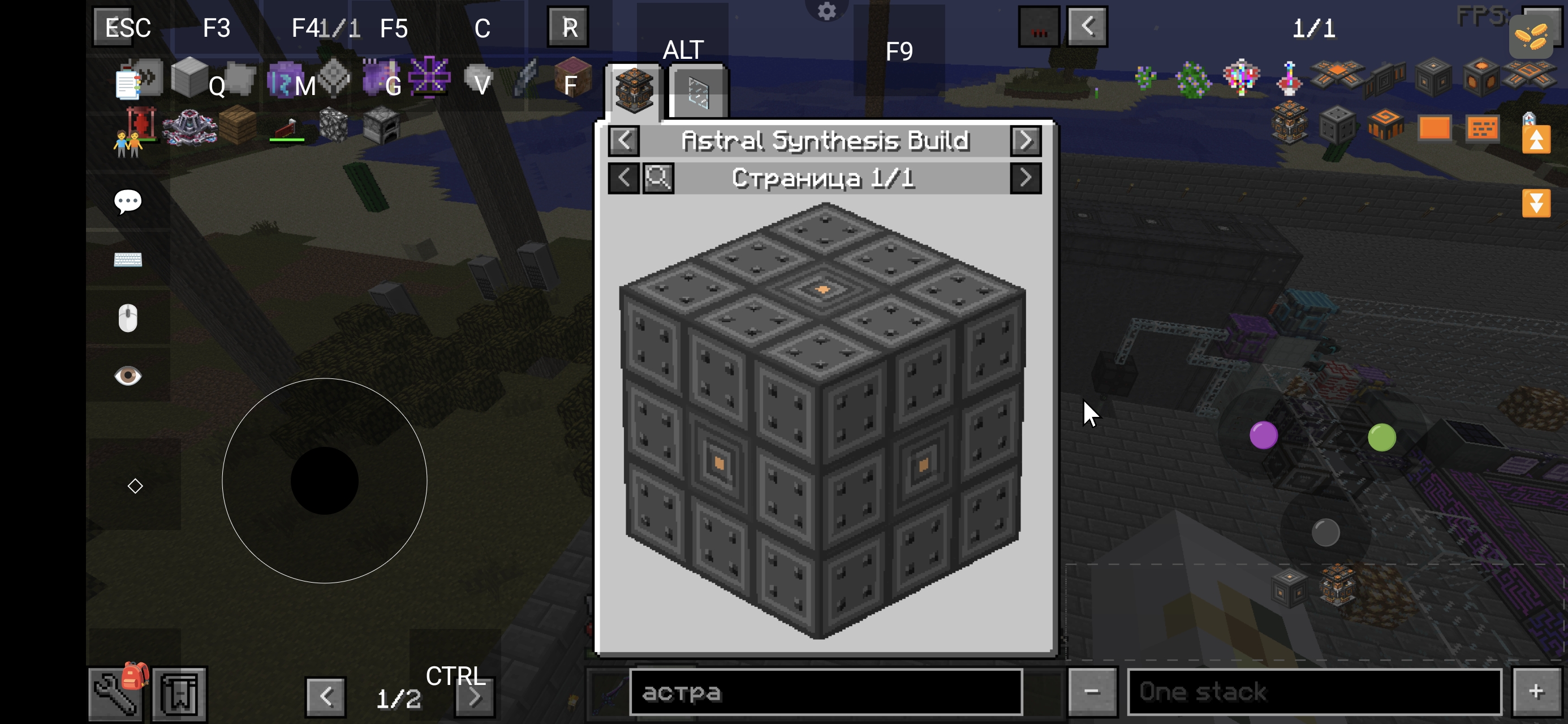
Task: Click the One stack amount field
Action: pos(1314,692)
